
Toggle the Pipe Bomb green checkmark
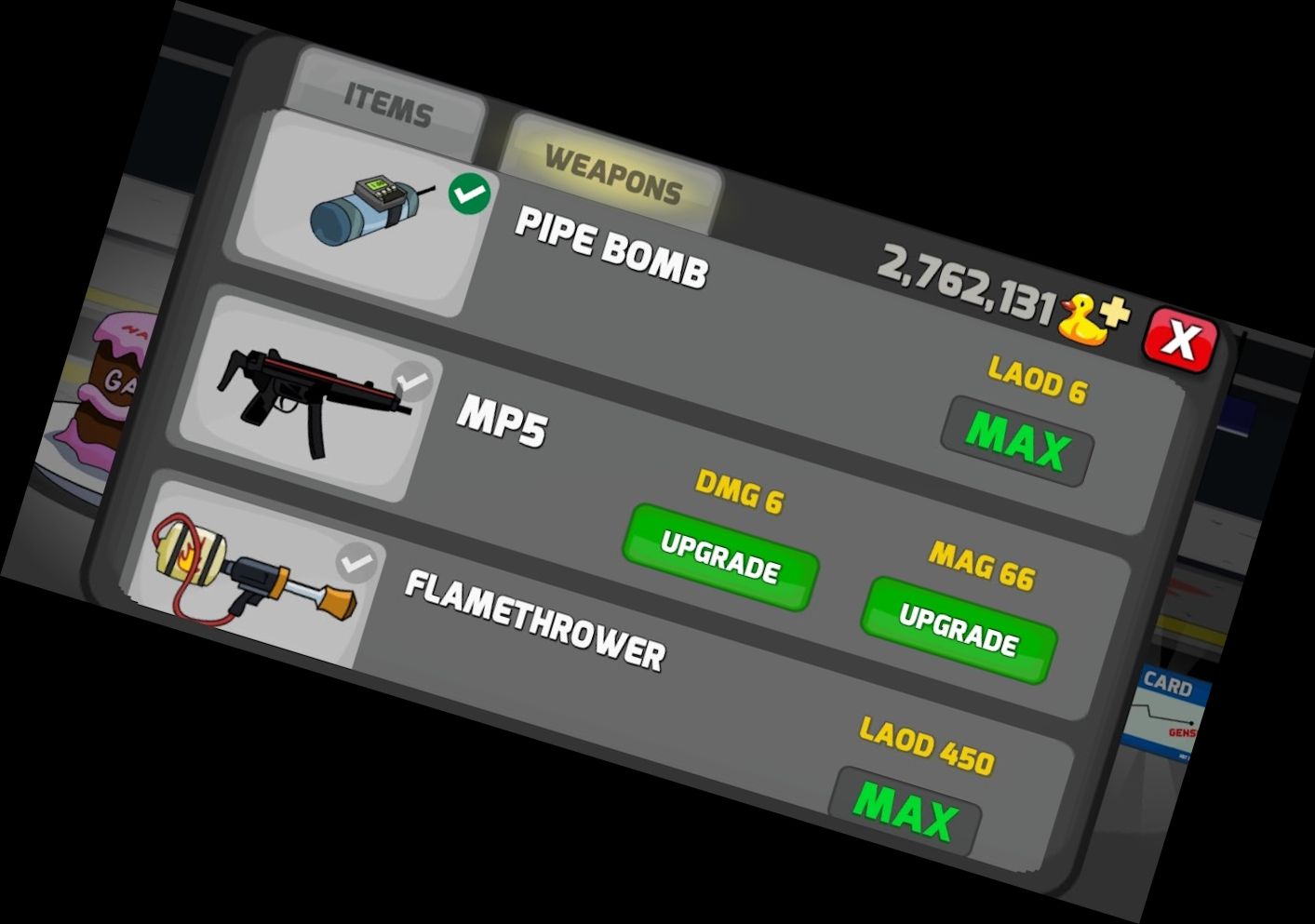(470, 194)
